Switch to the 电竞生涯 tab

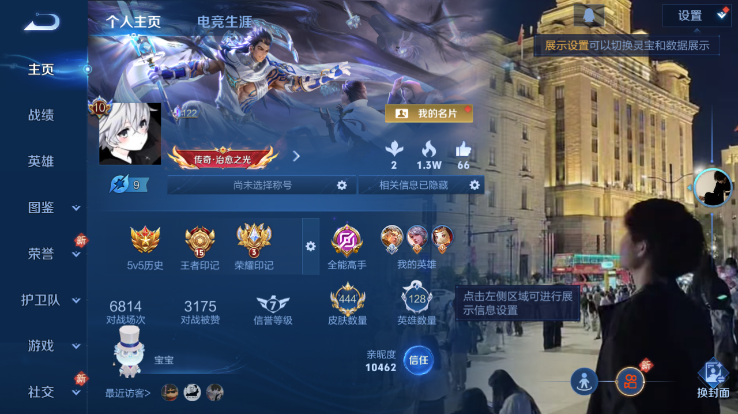pos(224,21)
